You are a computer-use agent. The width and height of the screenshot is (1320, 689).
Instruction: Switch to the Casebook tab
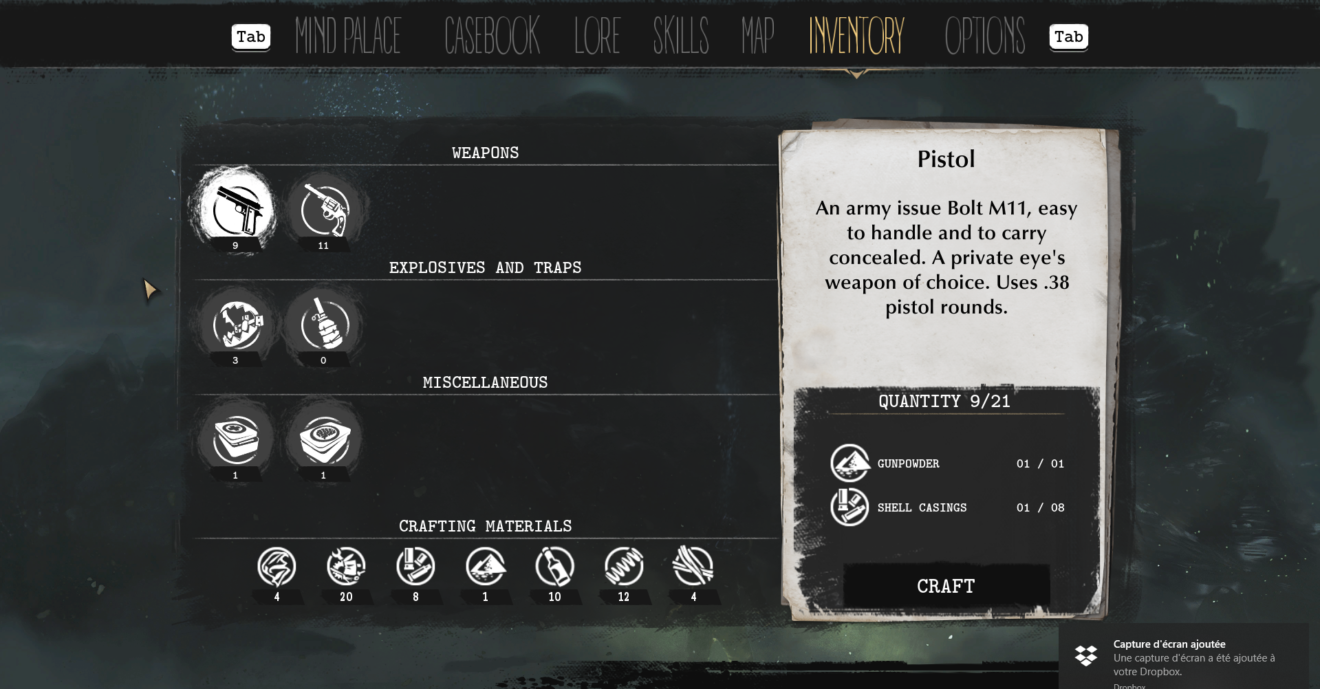coord(492,37)
